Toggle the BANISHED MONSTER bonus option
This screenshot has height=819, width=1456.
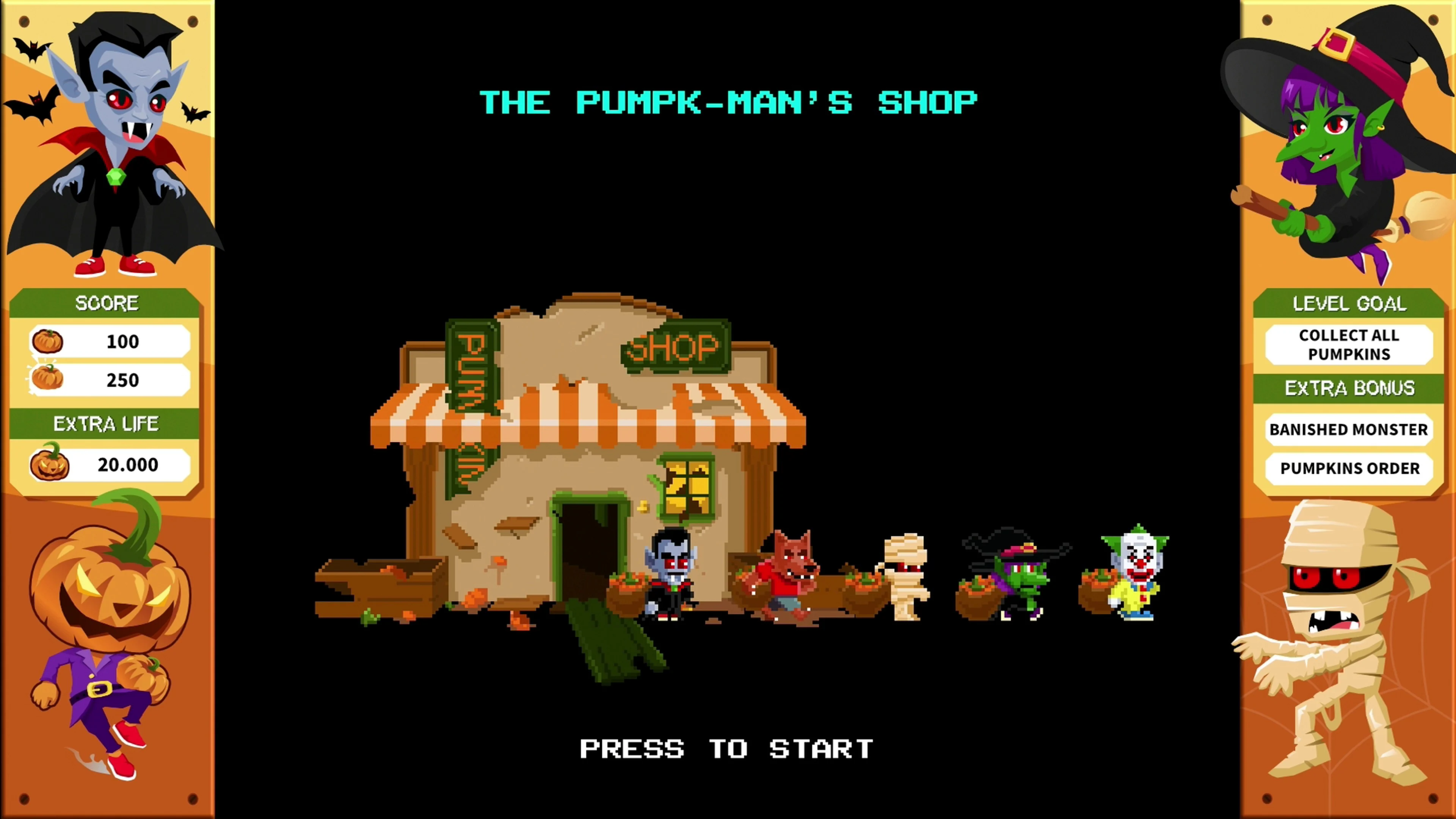[1349, 430]
